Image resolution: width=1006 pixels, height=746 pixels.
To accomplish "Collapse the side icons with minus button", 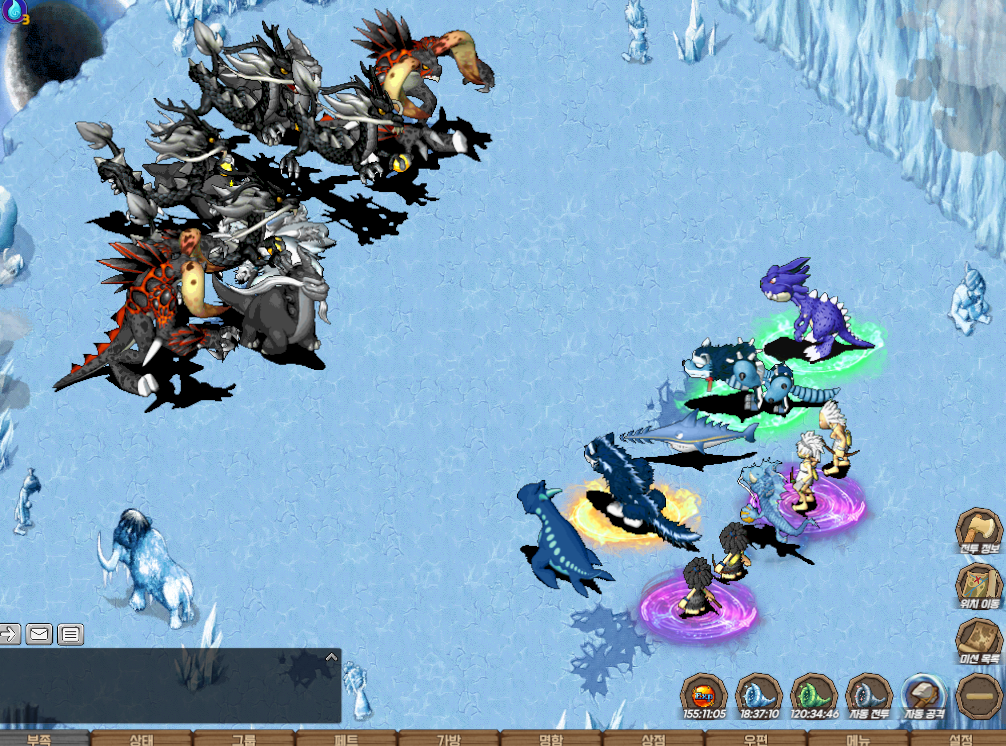I will 979,695.
